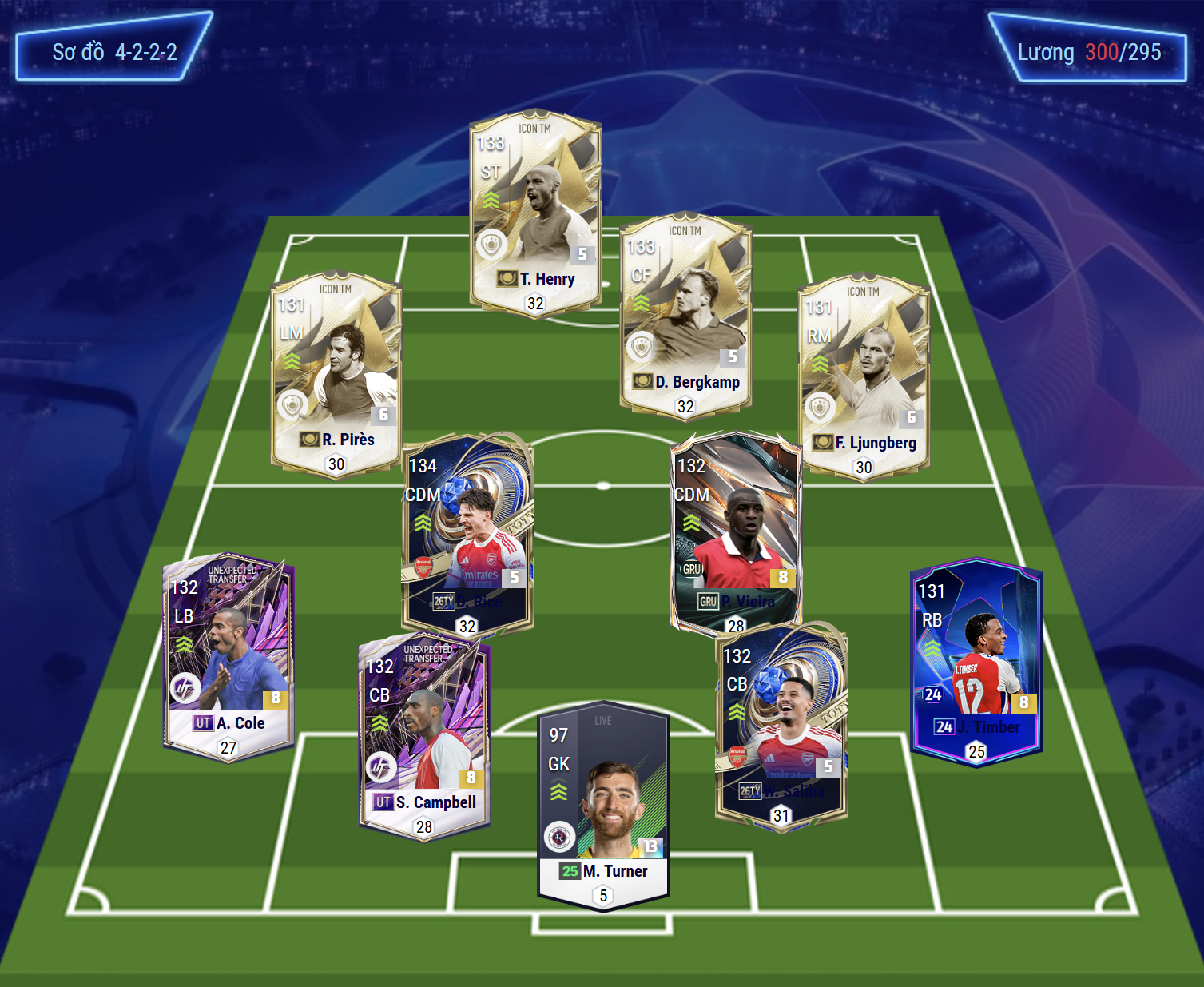Screen dimensions: 1204x987
Task: Choose the D. Bergkamp CF card
Action: click(x=685, y=315)
